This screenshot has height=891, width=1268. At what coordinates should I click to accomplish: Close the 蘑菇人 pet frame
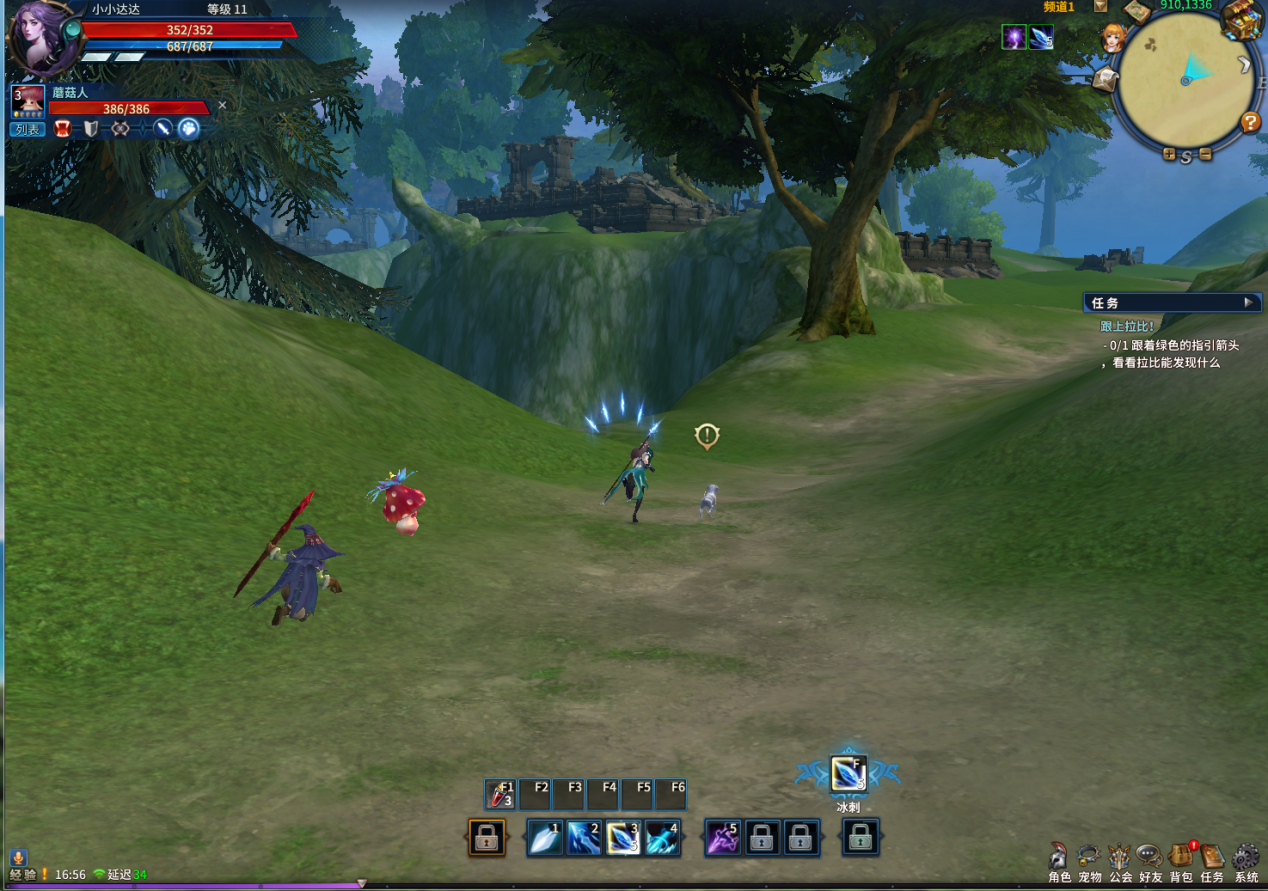222,105
